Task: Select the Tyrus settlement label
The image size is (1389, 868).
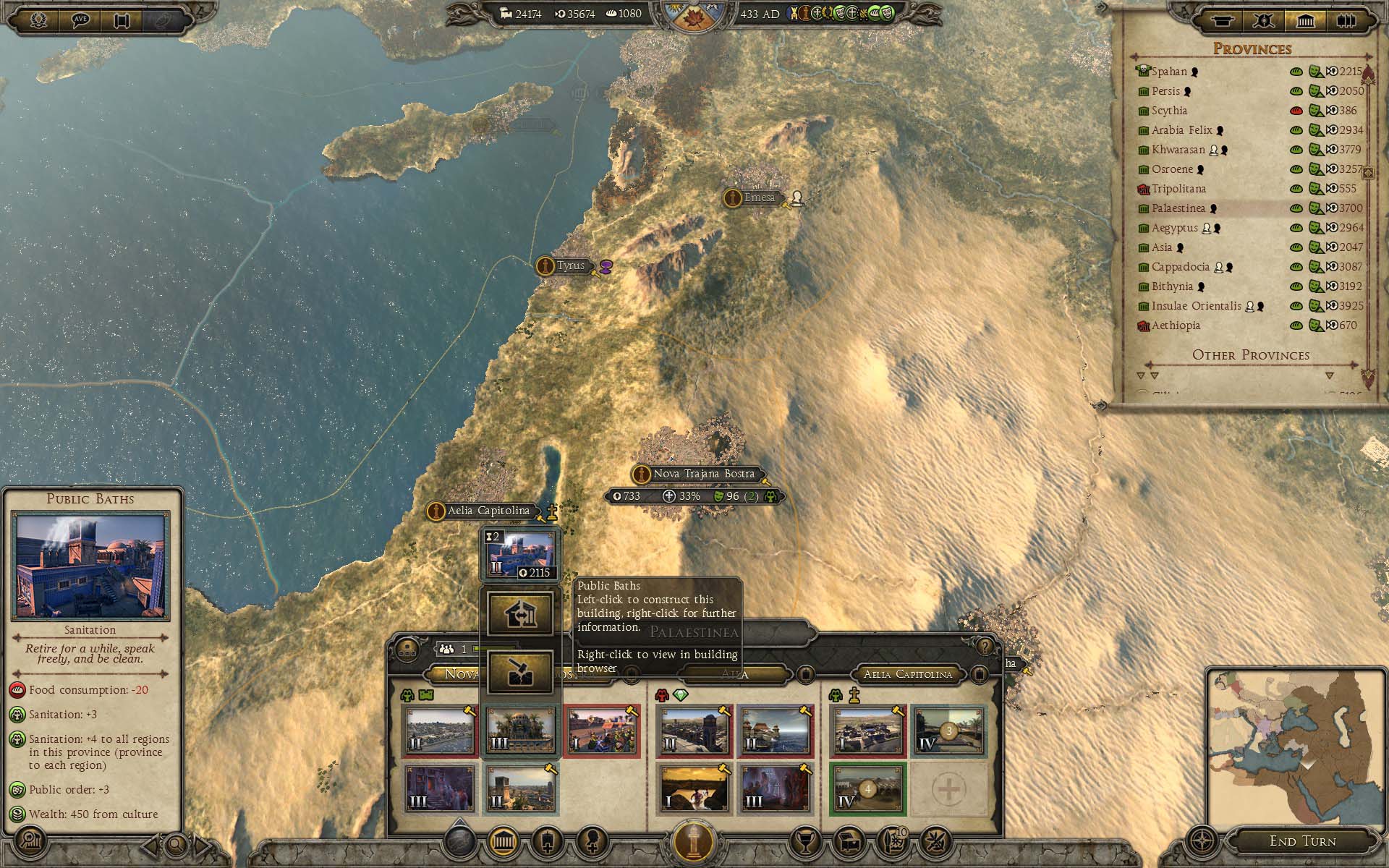Action: pyautogui.click(x=570, y=265)
